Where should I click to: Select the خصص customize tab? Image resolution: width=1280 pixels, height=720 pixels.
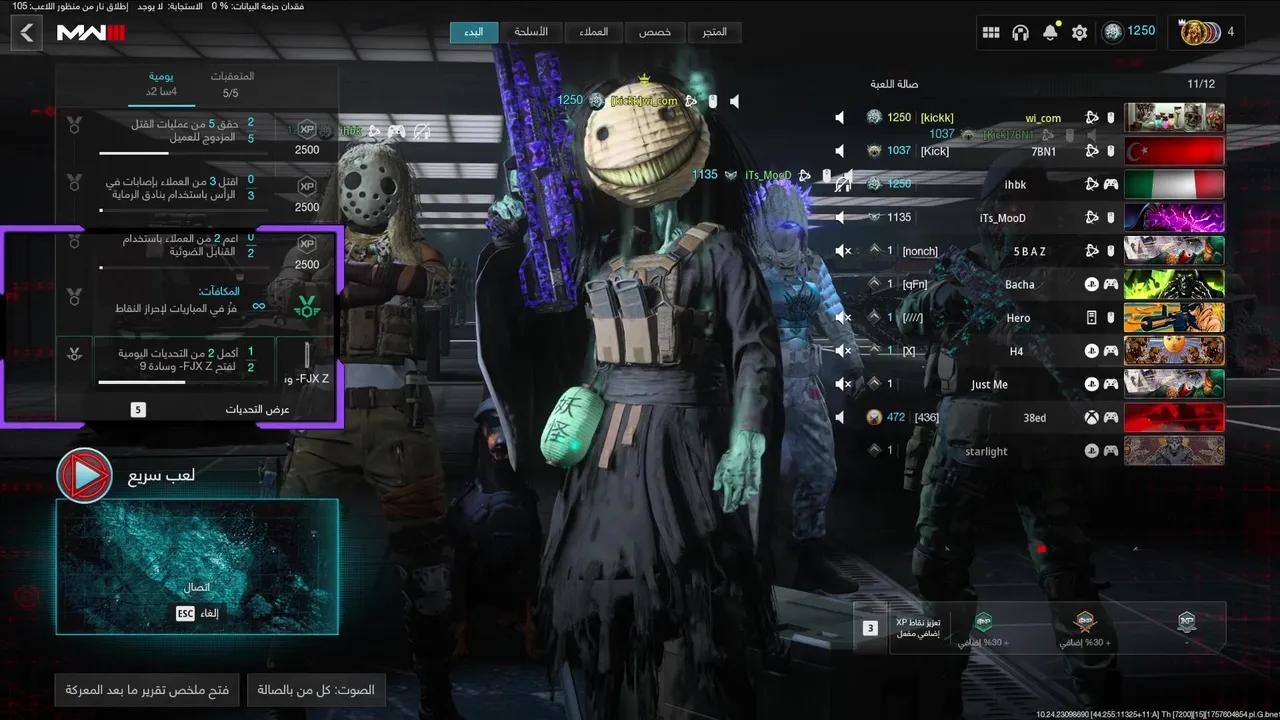point(655,32)
